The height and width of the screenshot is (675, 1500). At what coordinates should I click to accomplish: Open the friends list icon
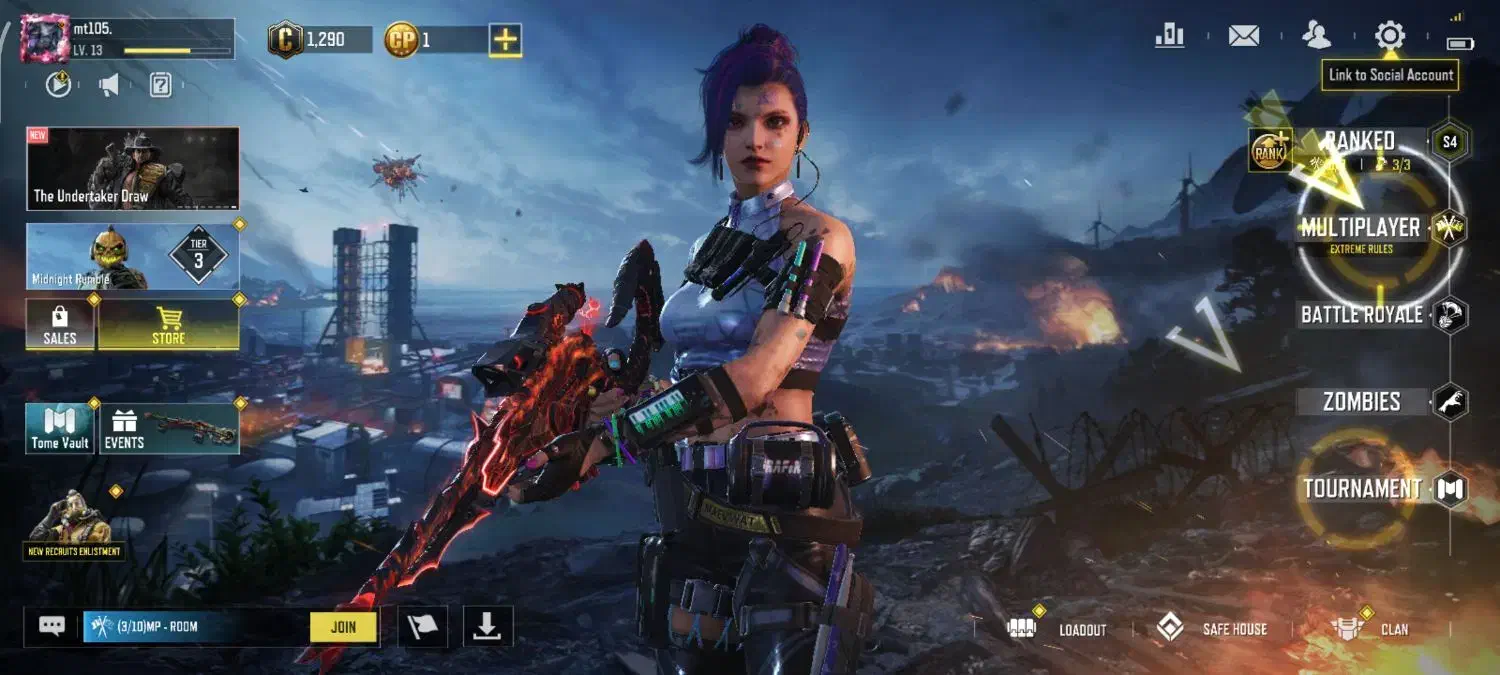pos(1316,36)
